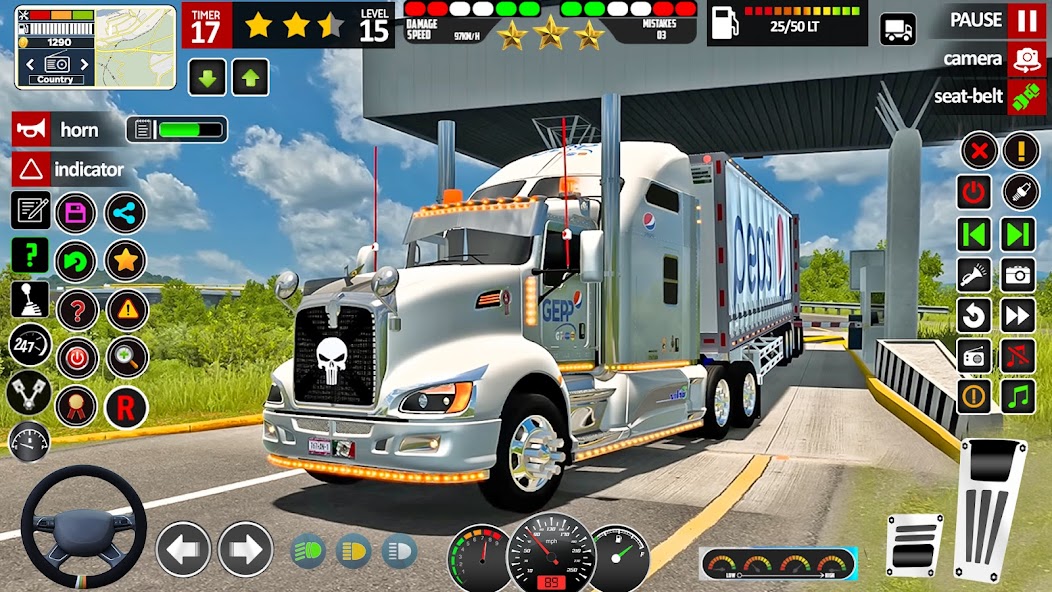Click the green up arrow button
This screenshot has height=592, width=1052.
pyautogui.click(x=250, y=77)
